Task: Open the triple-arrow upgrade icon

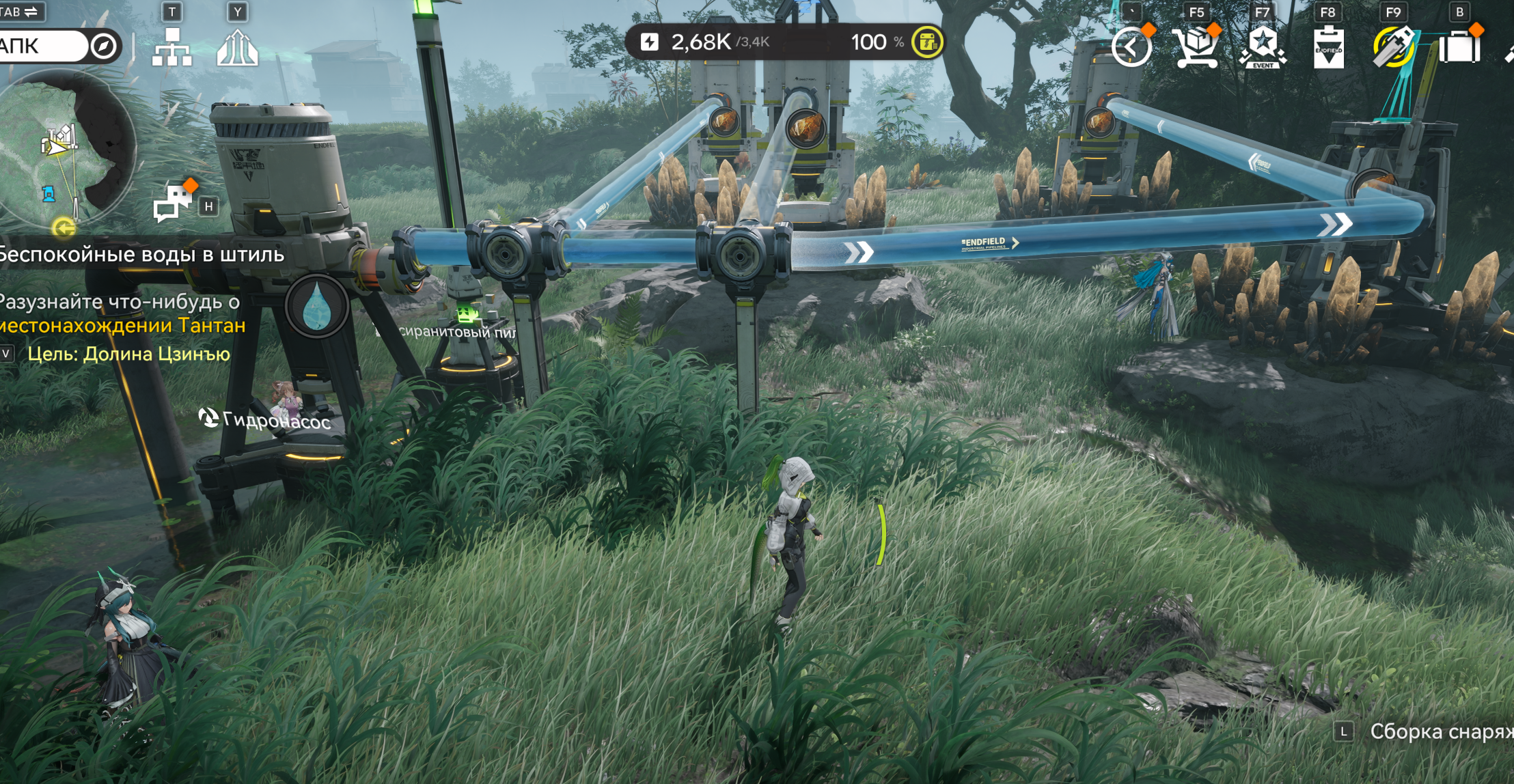Action: (237, 48)
